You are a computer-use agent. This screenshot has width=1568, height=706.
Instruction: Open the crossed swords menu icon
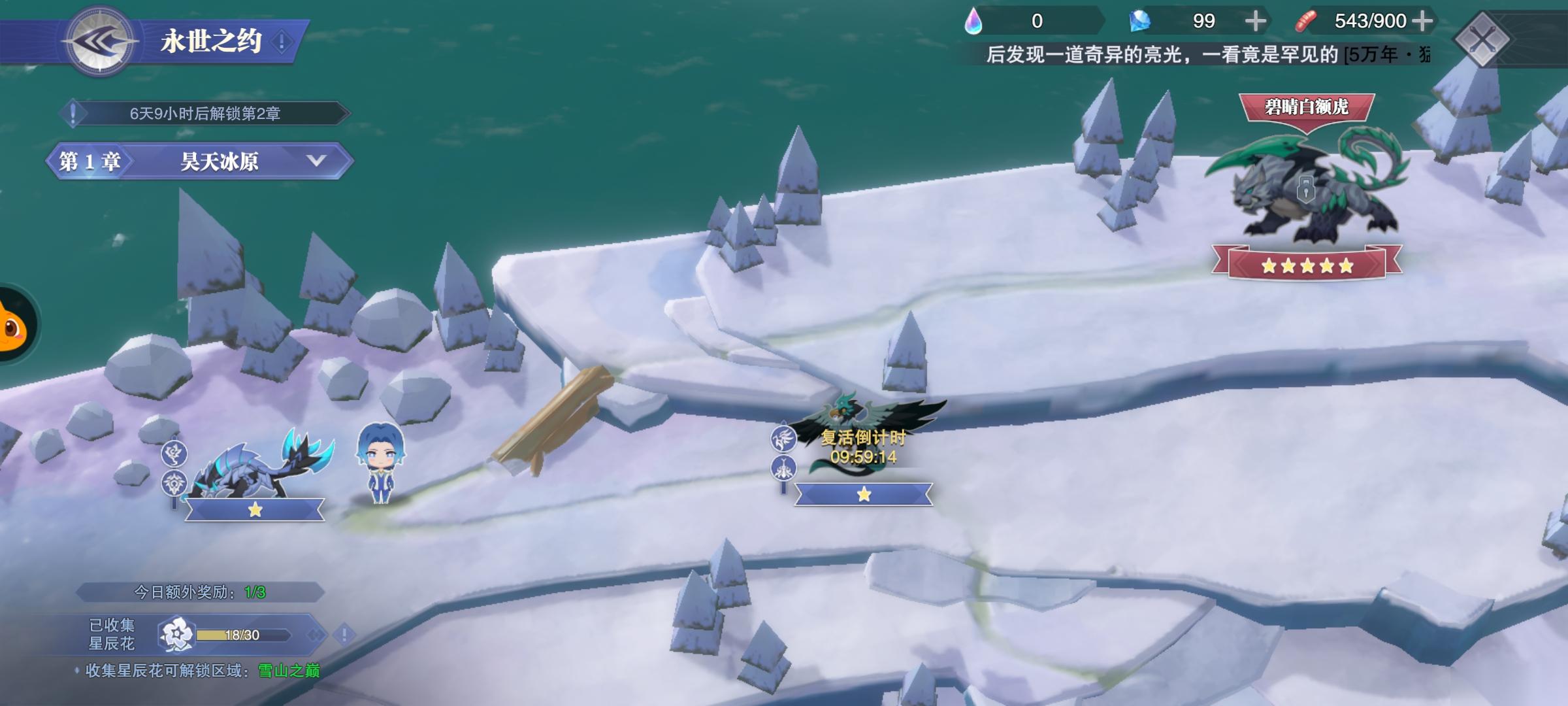(x=1482, y=39)
